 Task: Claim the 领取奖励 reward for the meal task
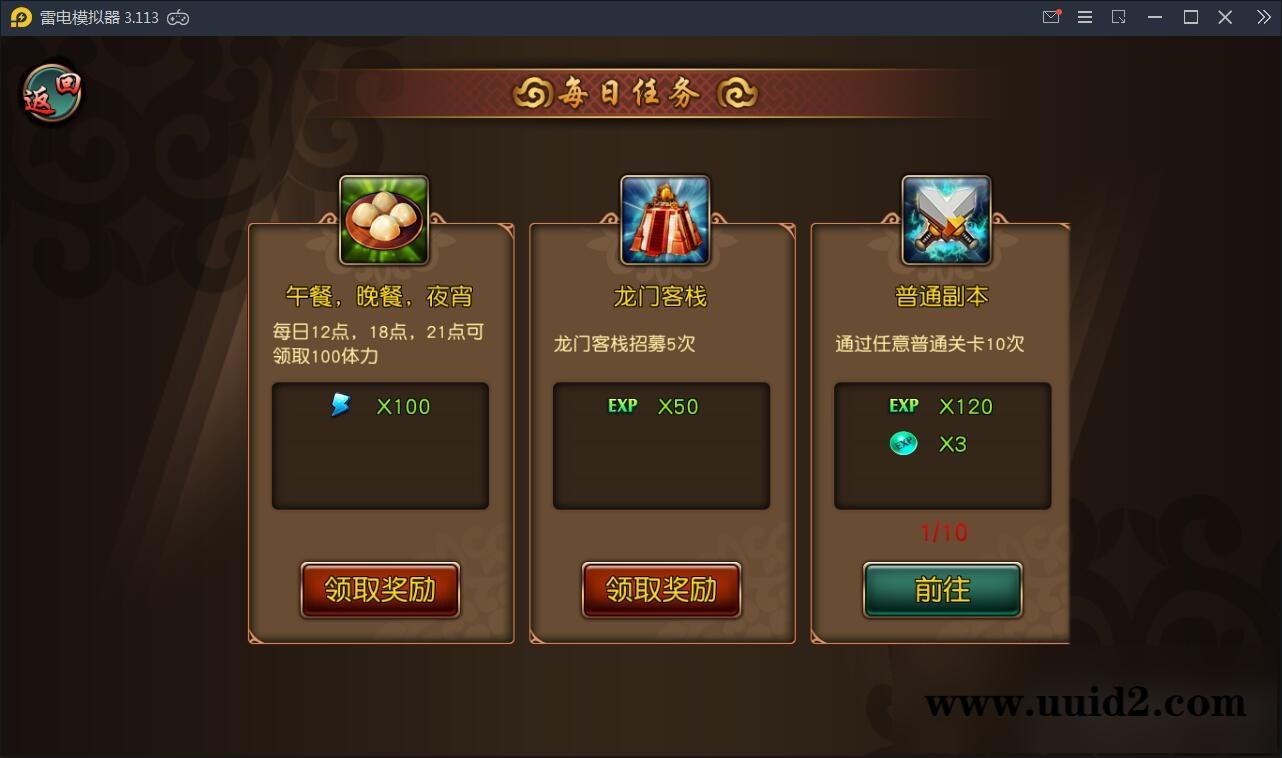click(380, 591)
